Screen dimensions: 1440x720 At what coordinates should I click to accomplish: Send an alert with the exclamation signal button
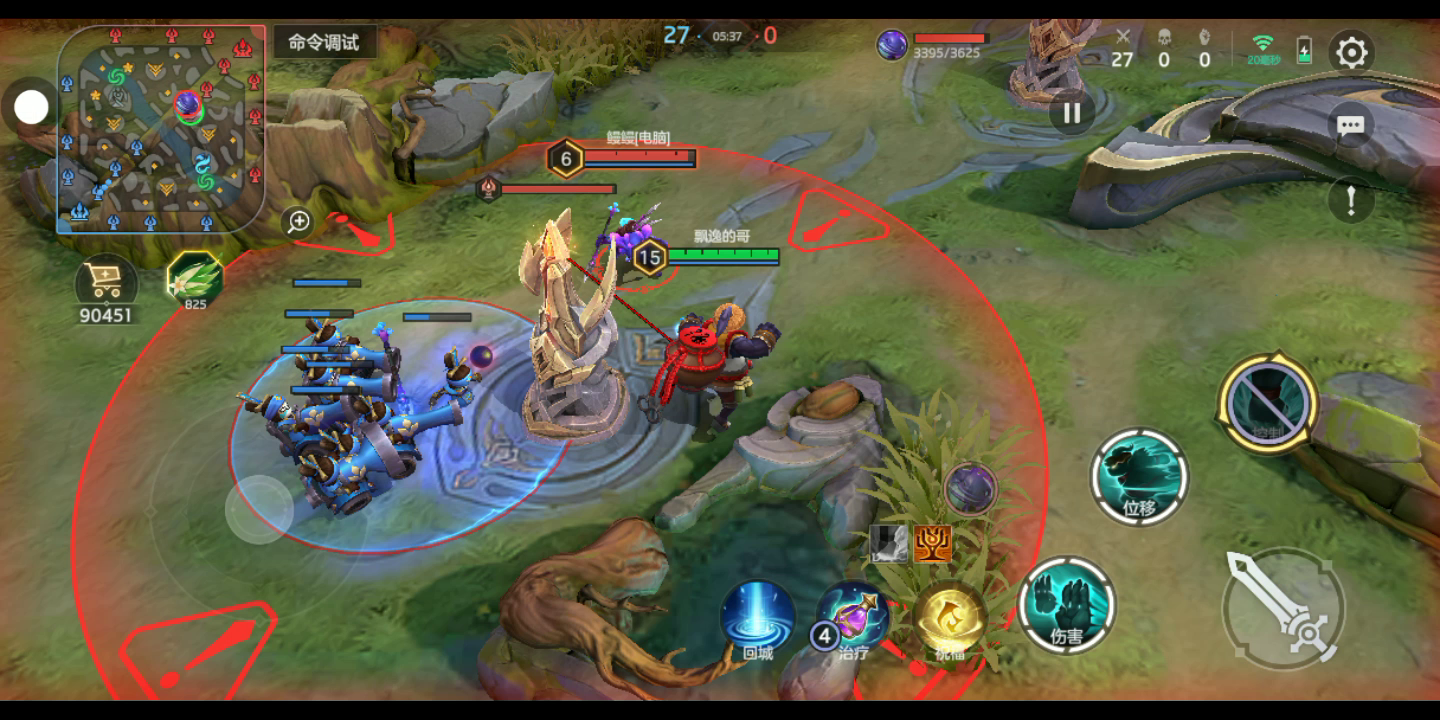click(x=1351, y=200)
